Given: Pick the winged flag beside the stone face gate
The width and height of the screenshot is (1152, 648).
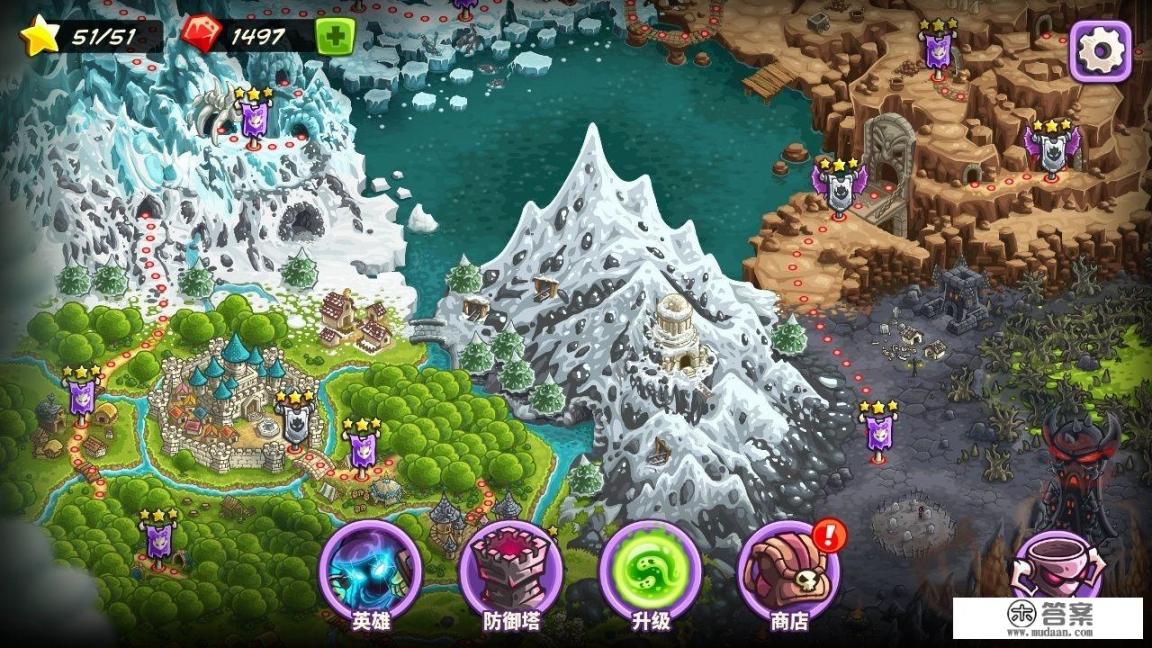Looking at the screenshot, I should tap(838, 187).
